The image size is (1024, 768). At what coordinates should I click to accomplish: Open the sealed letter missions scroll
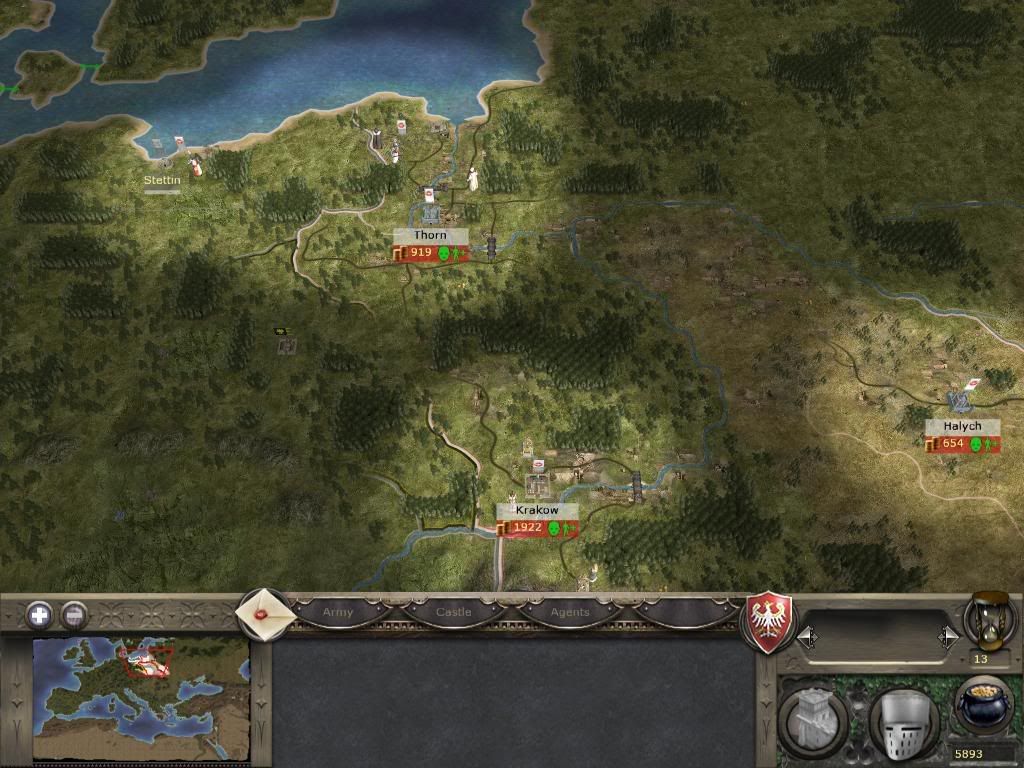click(x=264, y=613)
